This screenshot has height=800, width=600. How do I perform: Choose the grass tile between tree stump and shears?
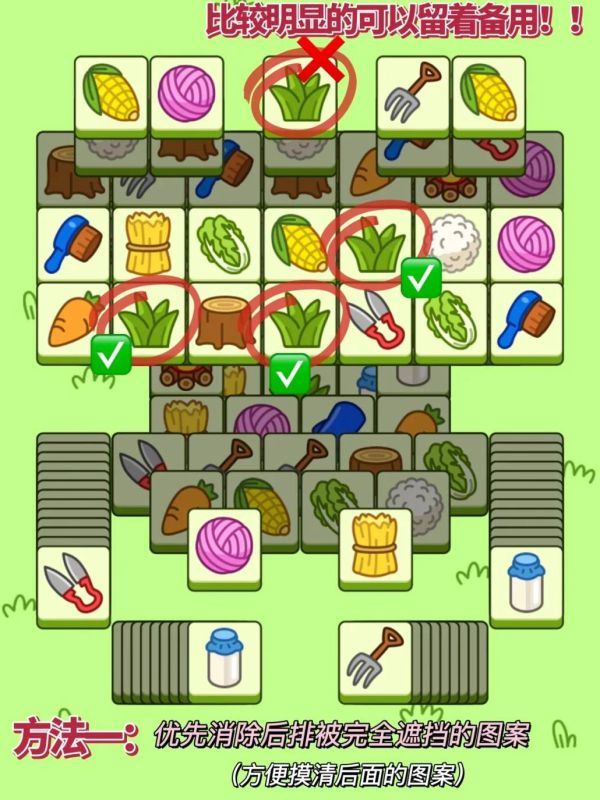pos(300,318)
